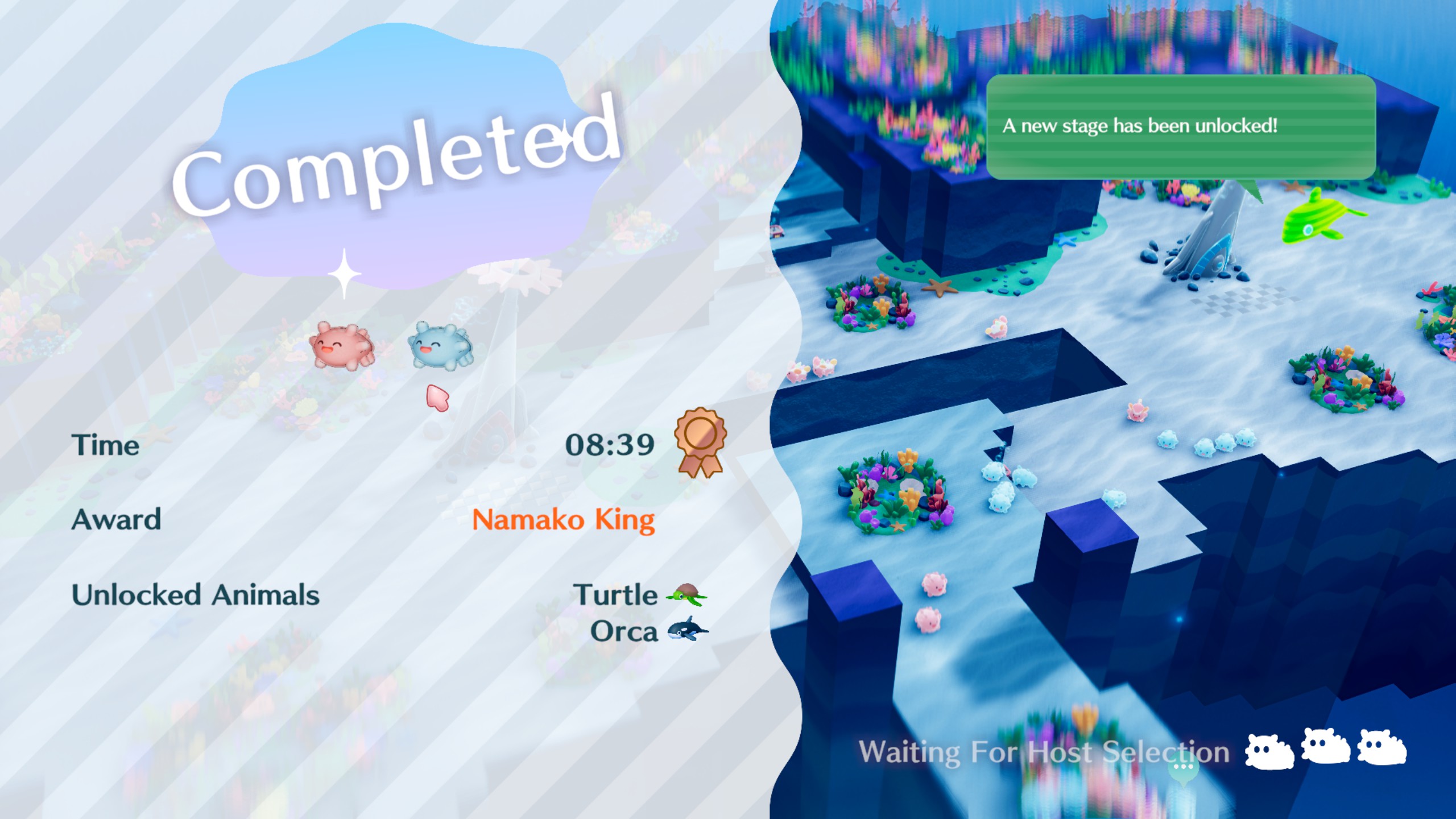Open the teal speech bubble chat icon
The width and height of the screenshot is (1456, 819).
click(x=1184, y=770)
